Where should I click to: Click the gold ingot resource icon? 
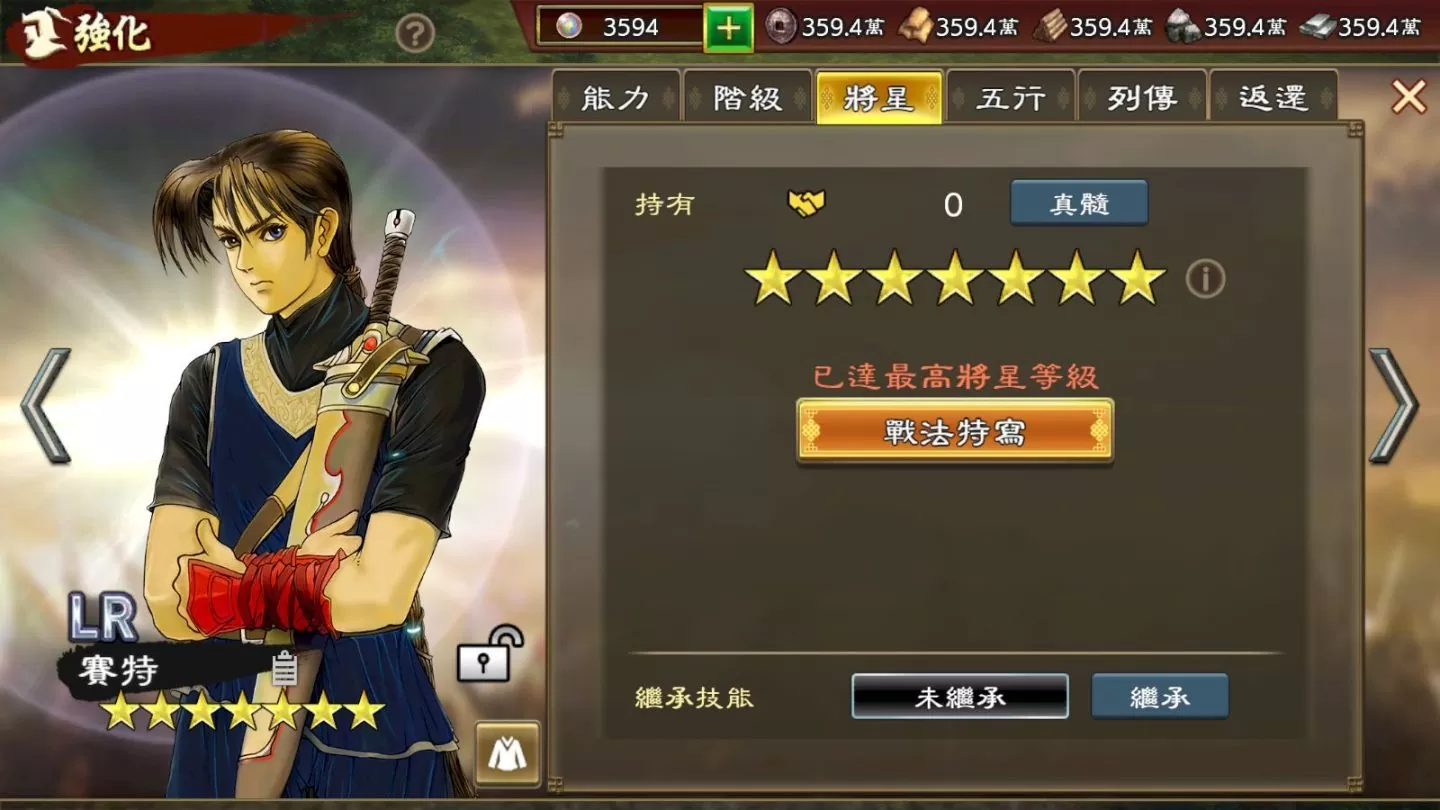pos(917,28)
